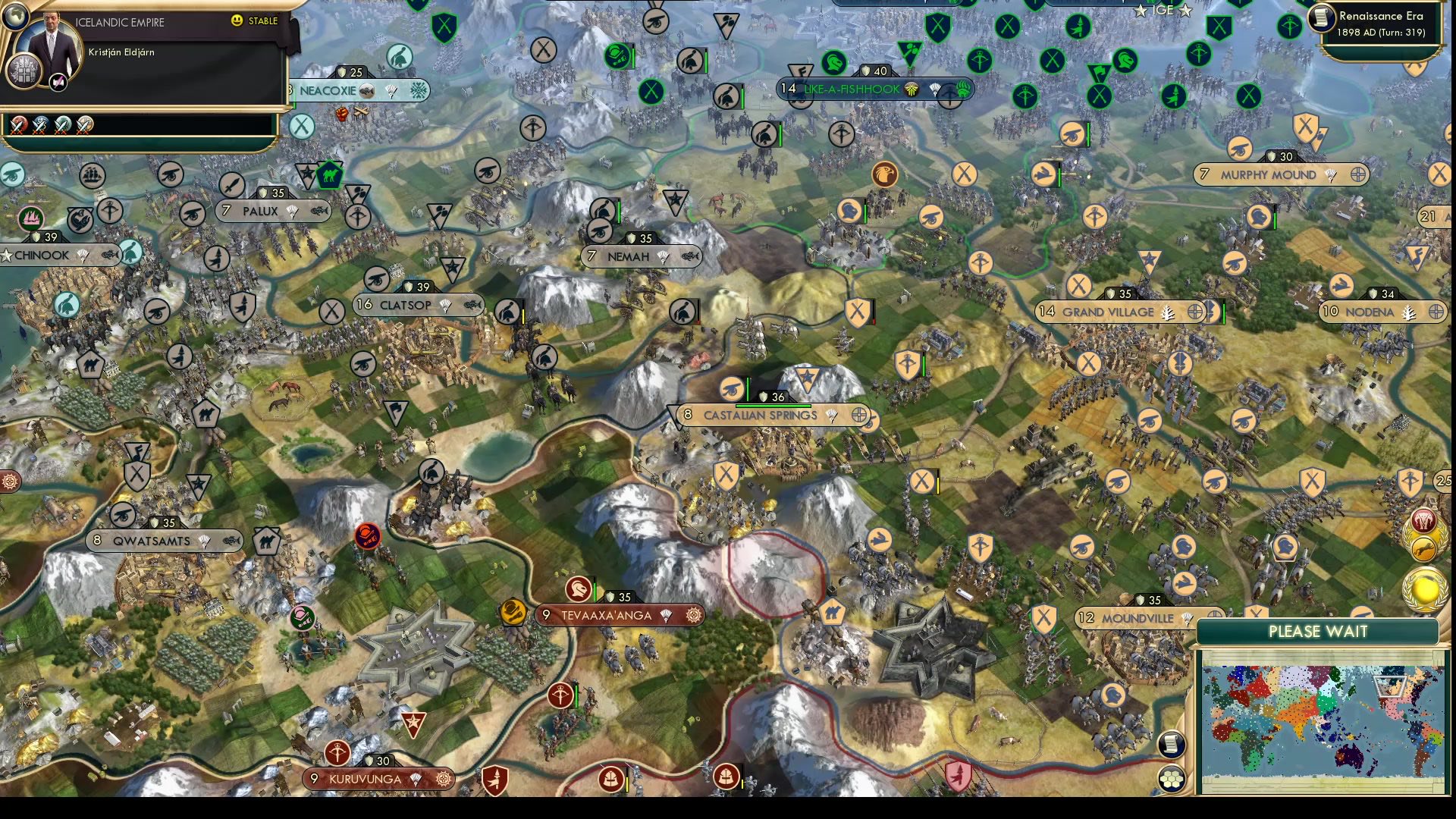Open strategic view with the hexagon icon
This screenshot has width=1456, height=819.
click(x=1172, y=778)
